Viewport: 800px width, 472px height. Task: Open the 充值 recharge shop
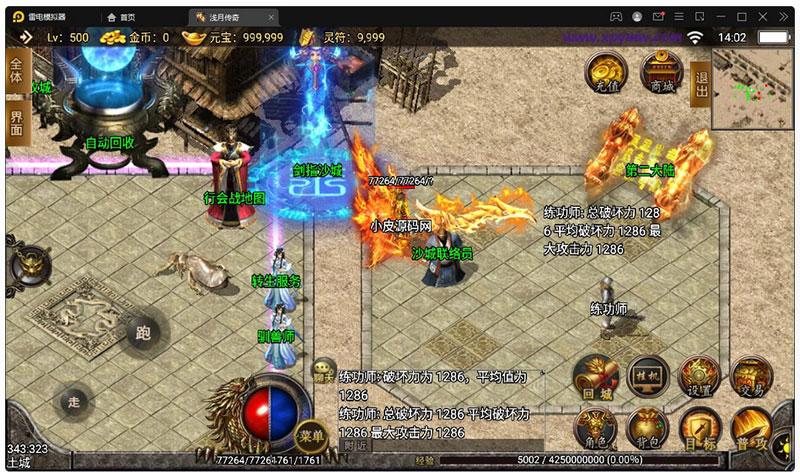[x=606, y=72]
